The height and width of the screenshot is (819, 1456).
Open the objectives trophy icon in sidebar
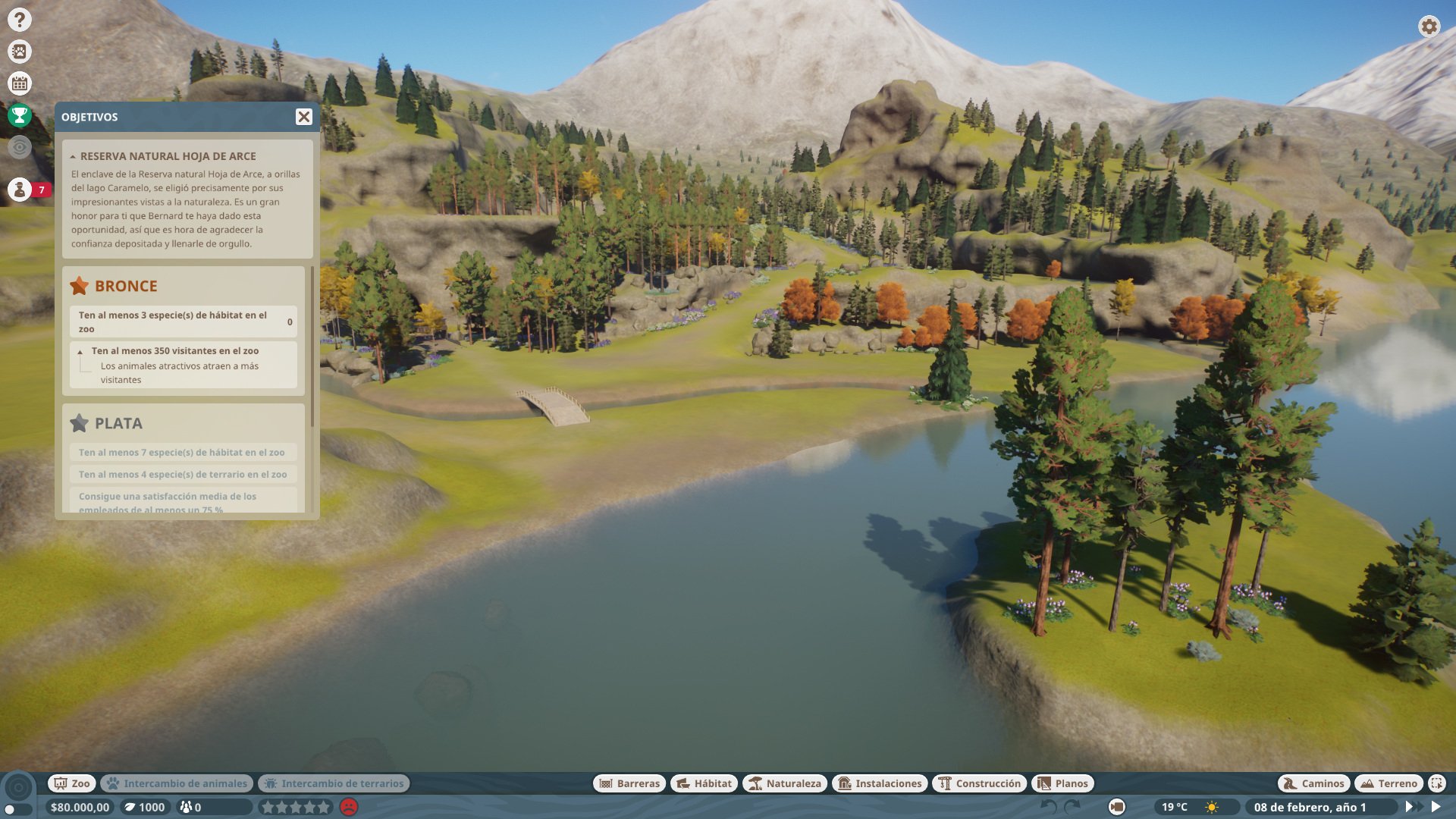[x=20, y=116]
